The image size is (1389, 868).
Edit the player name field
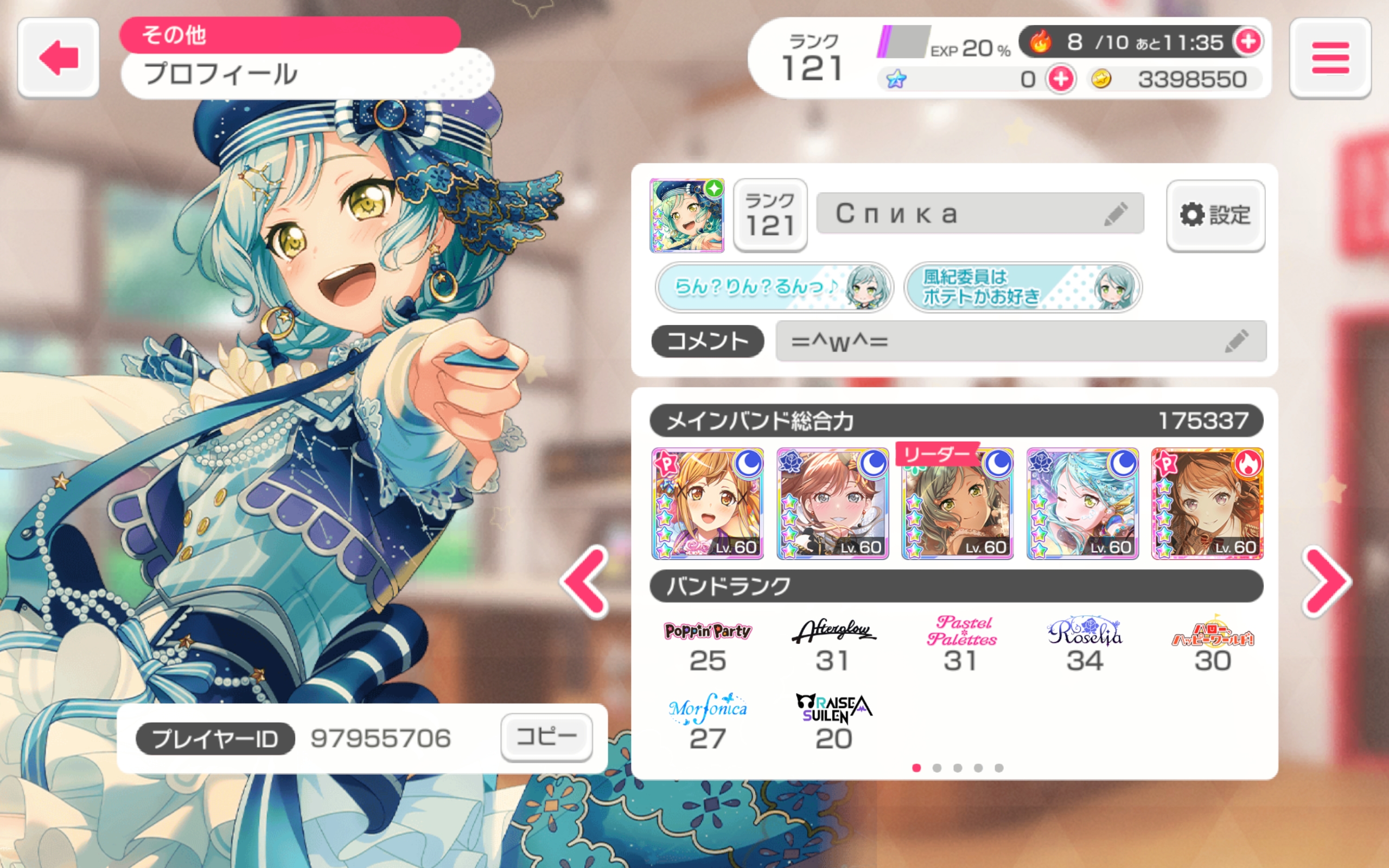[x=980, y=214]
